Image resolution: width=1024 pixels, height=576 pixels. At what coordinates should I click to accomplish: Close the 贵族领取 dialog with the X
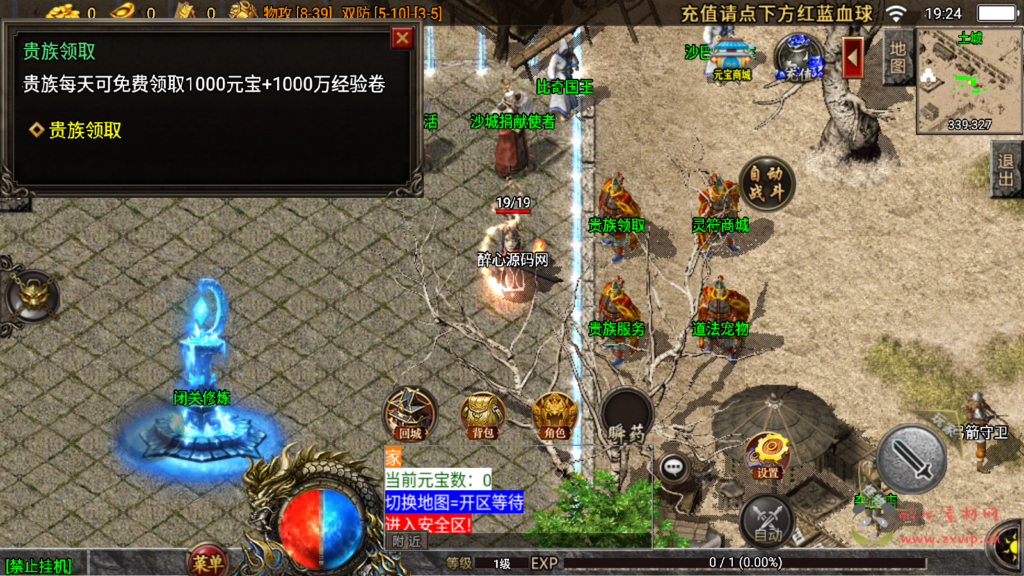click(402, 38)
